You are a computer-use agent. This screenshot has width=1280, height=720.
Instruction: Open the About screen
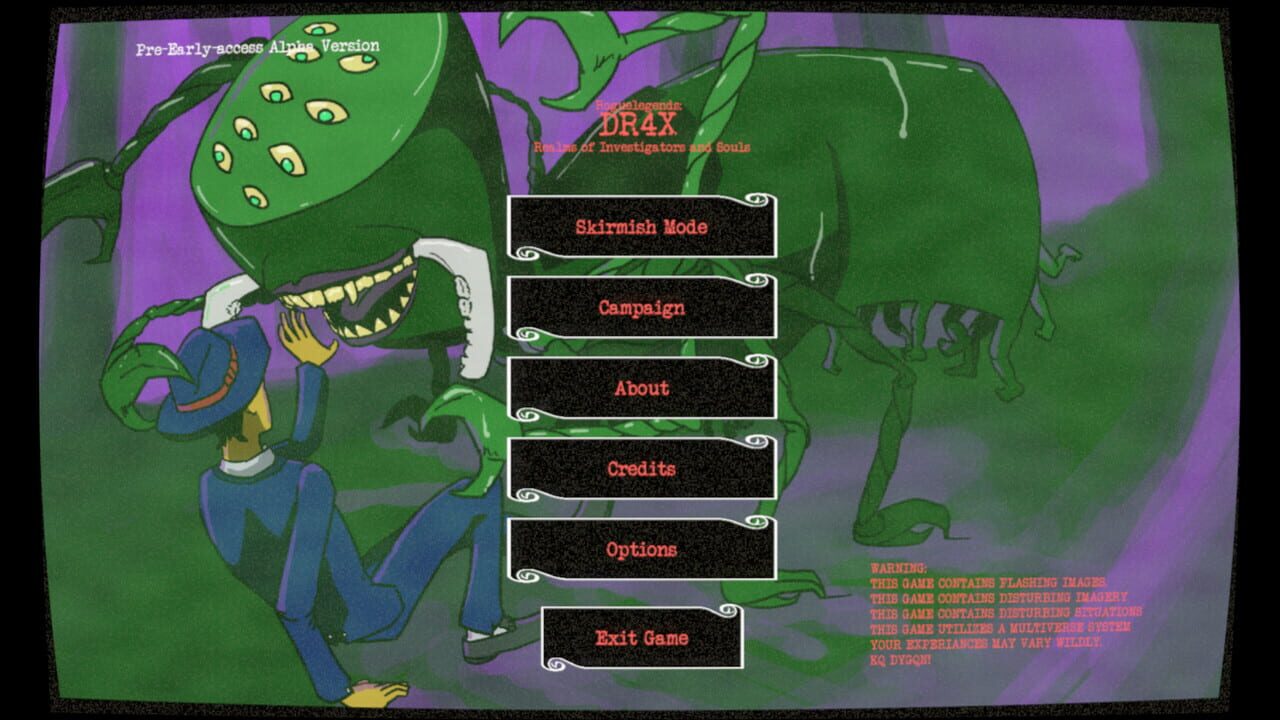coord(640,388)
